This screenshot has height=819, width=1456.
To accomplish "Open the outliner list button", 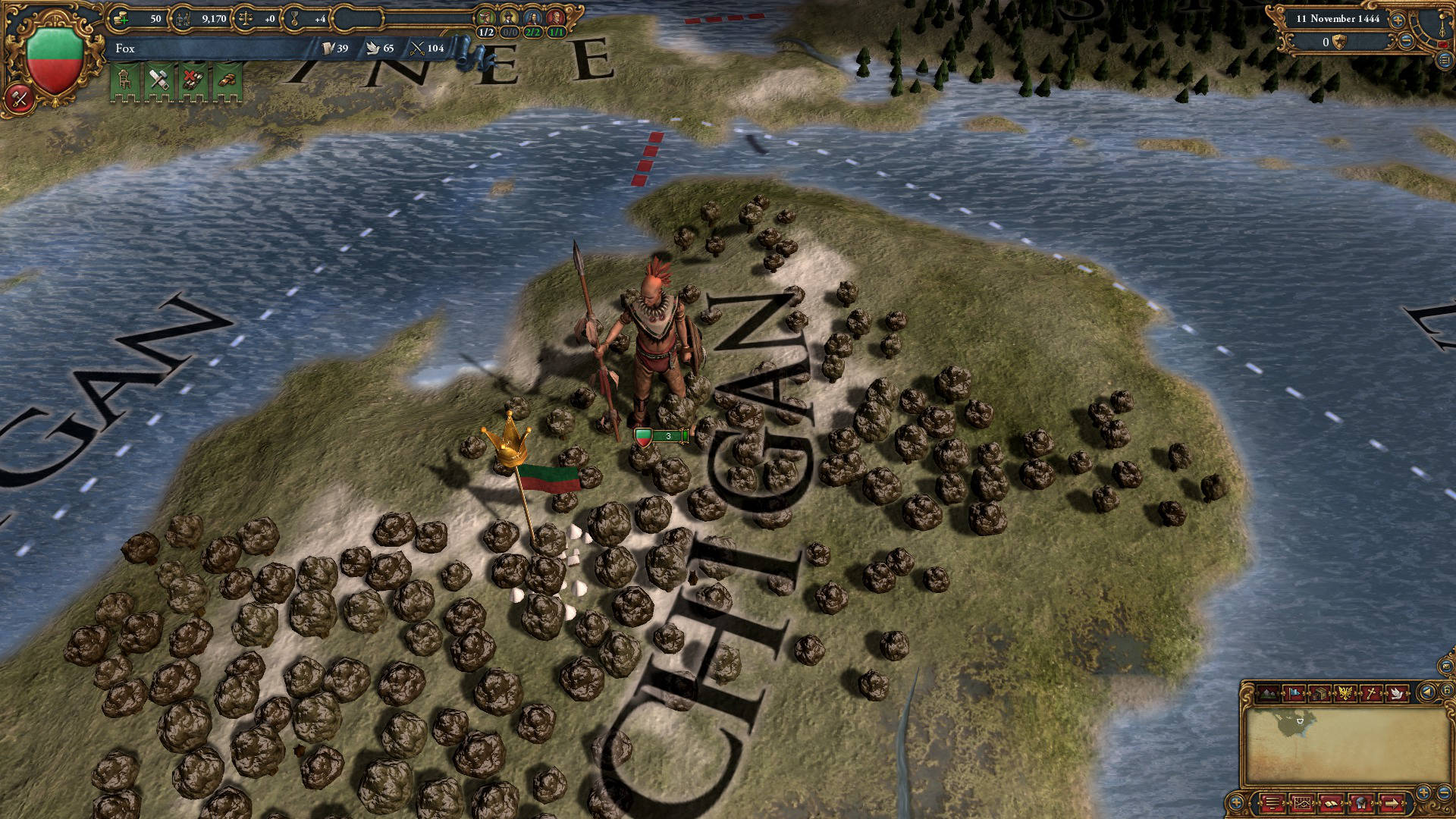I will [1445, 61].
